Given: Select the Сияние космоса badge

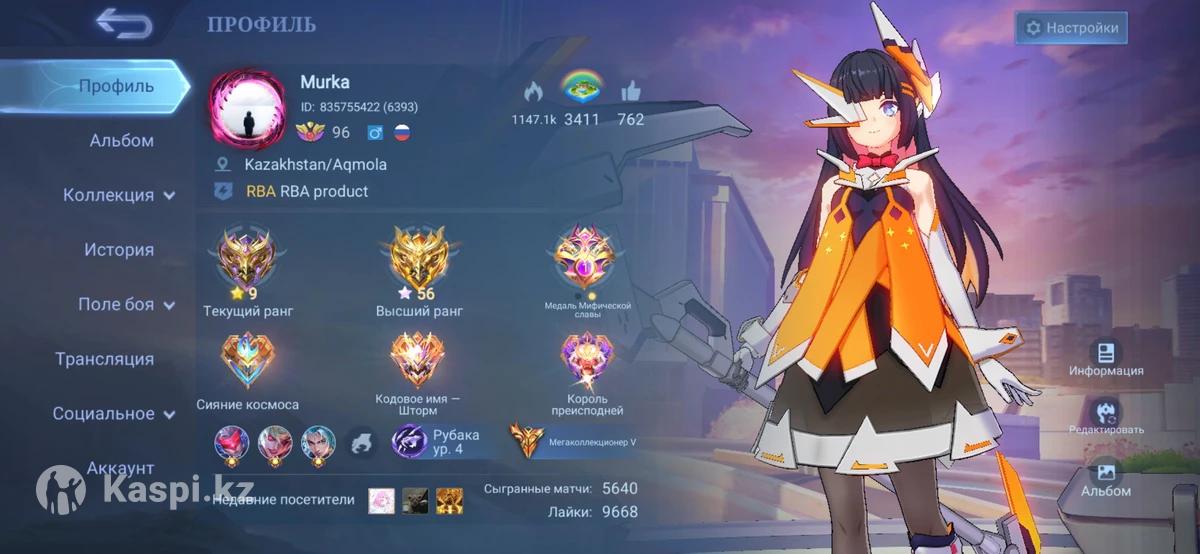Looking at the screenshot, I should pyautogui.click(x=247, y=364).
